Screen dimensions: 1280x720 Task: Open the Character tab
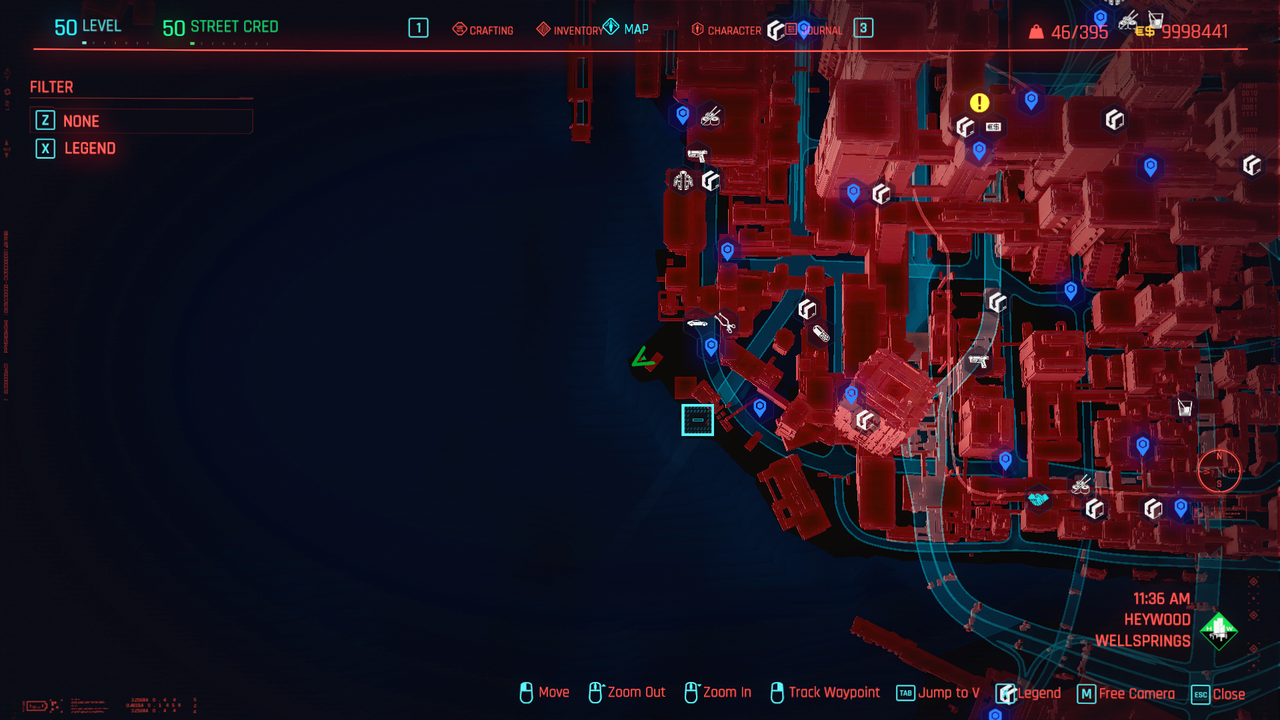727,30
